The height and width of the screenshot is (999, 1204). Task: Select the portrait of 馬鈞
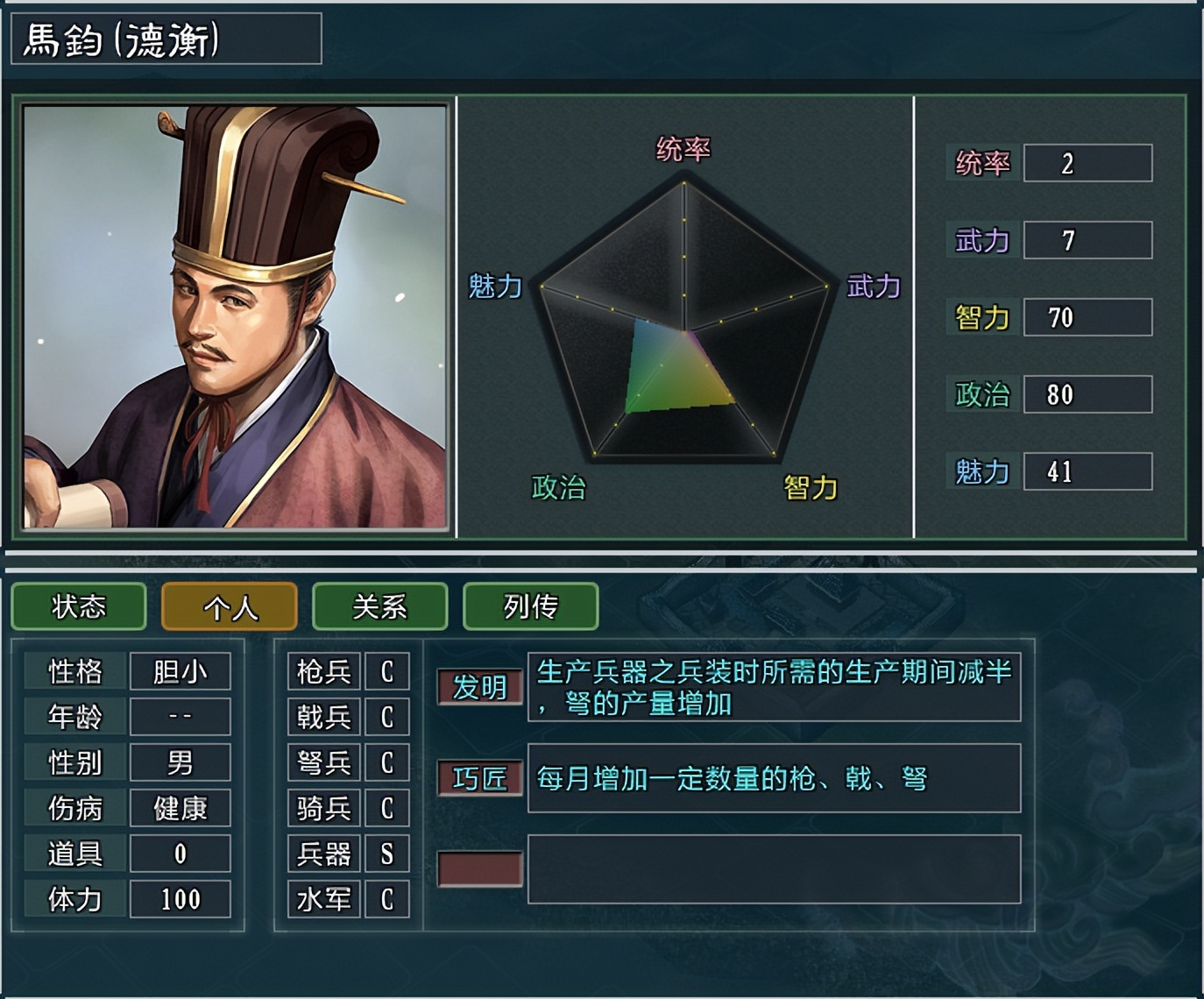tap(228, 315)
